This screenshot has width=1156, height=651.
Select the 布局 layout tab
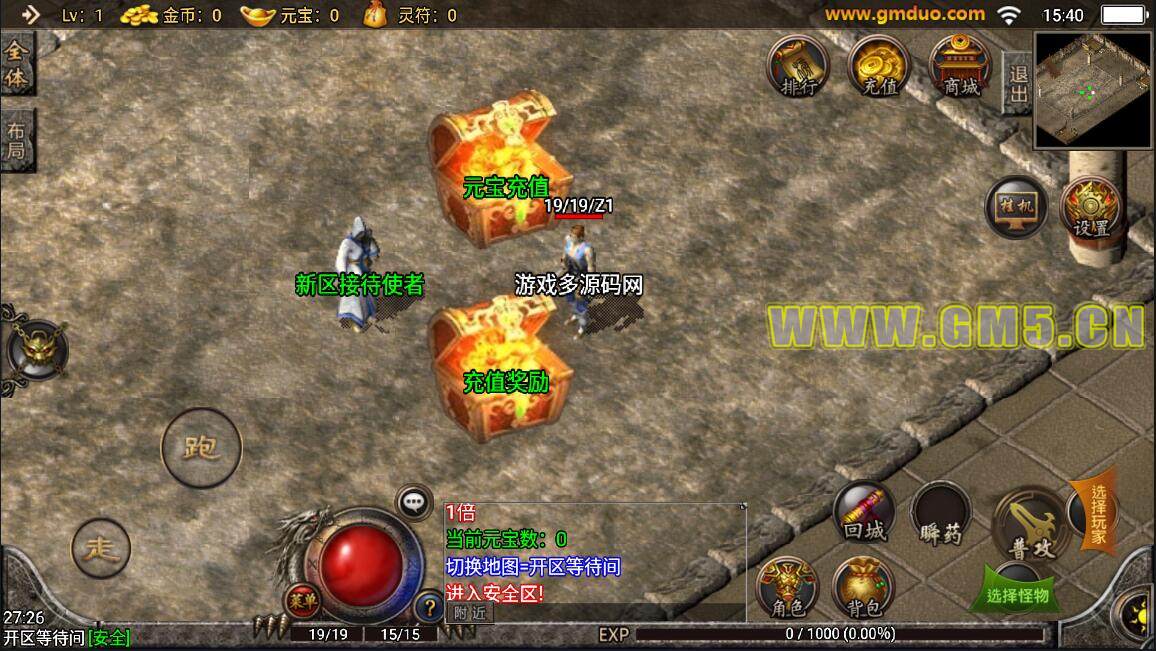pyautogui.click(x=17, y=142)
